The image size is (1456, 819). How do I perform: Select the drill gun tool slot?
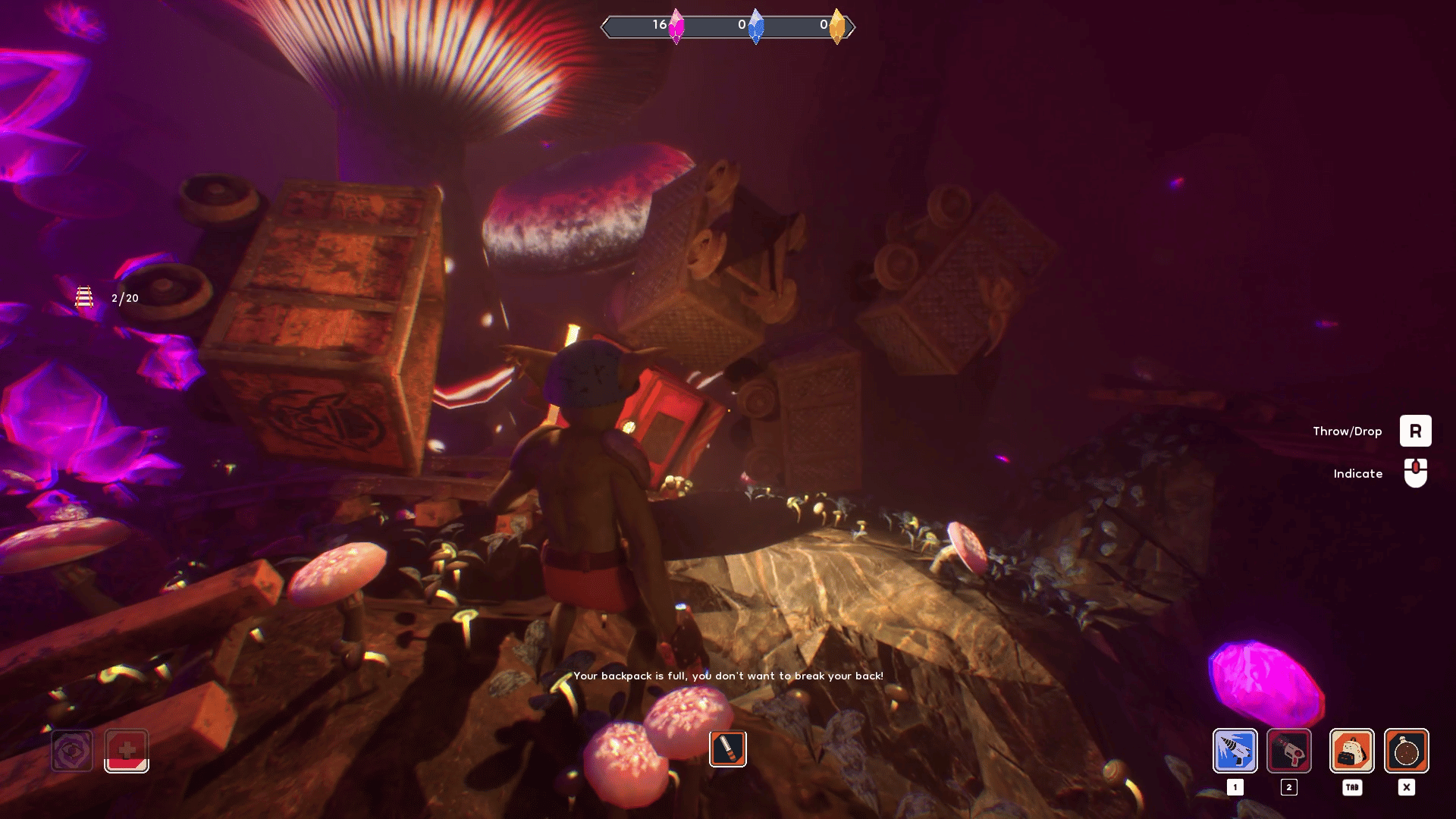pyautogui.click(x=1235, y=751)
